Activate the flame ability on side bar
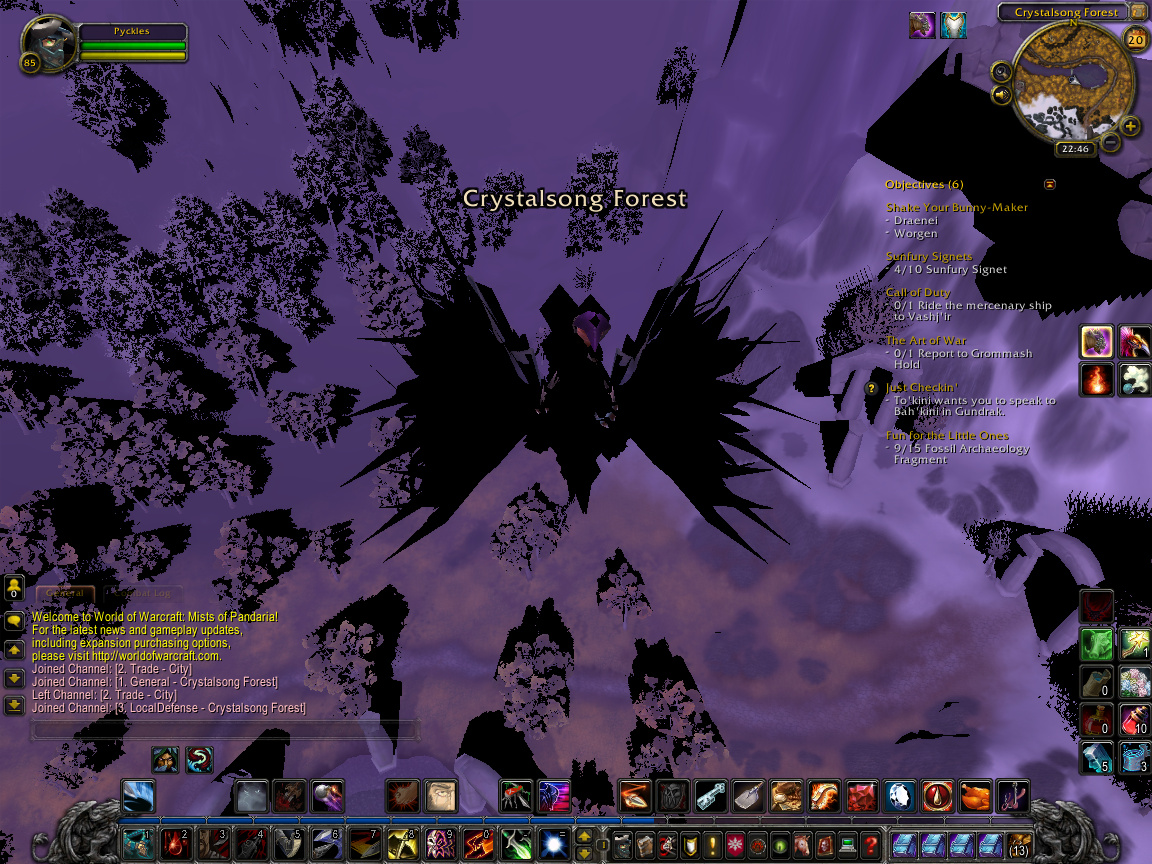The height and width of the screenshot is (864, 1152). [1097, 380]
